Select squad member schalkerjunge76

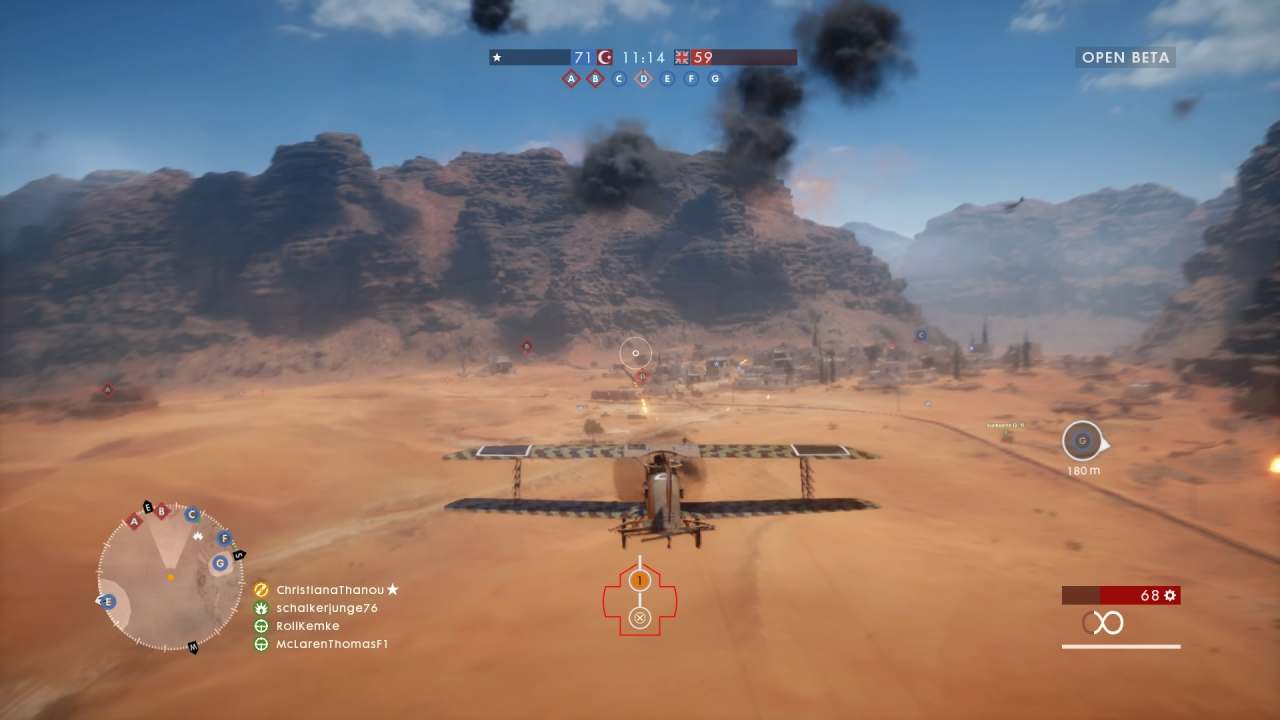(326, 608)
